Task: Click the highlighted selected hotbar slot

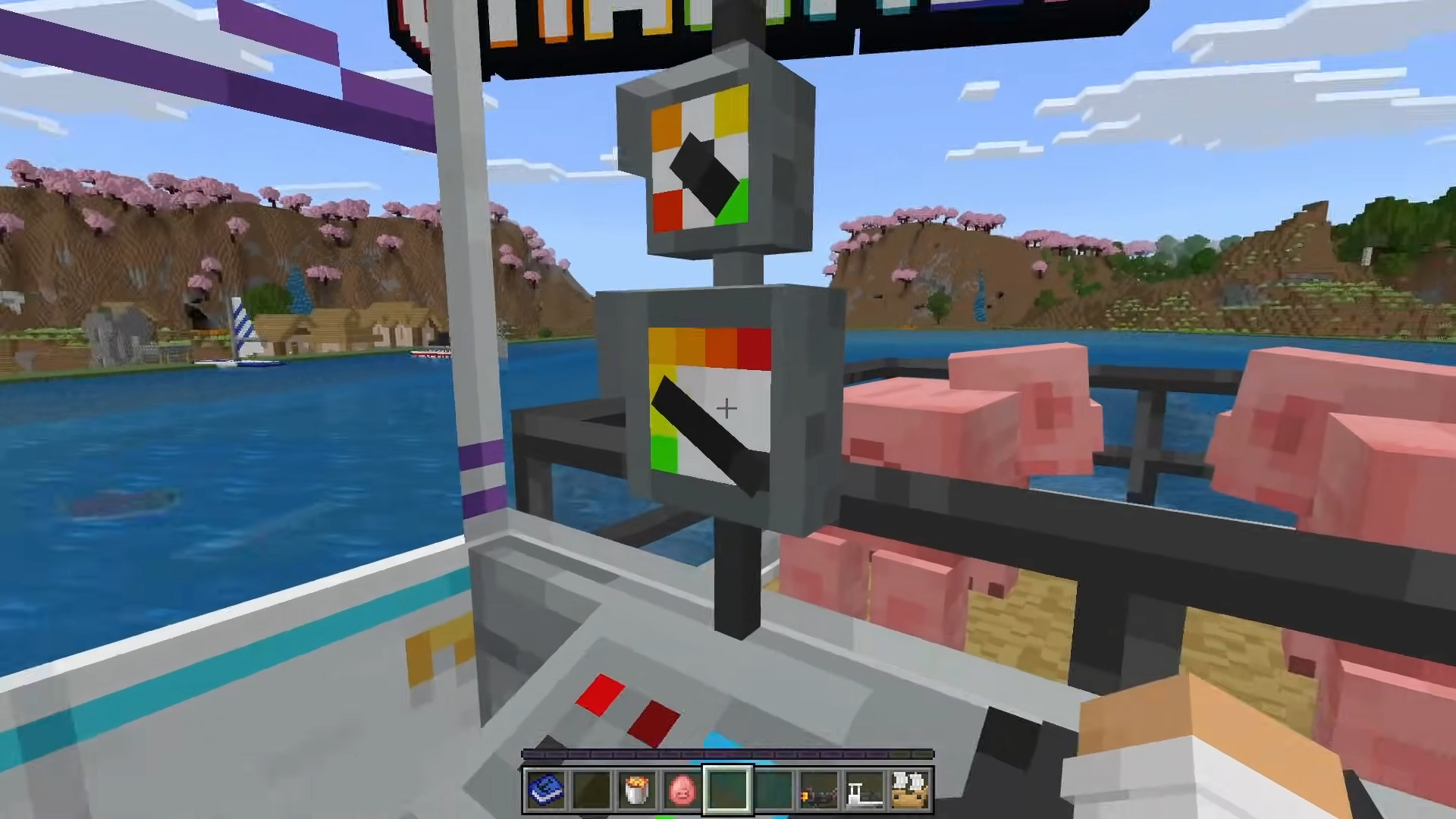Action: (x=728, y=789)
